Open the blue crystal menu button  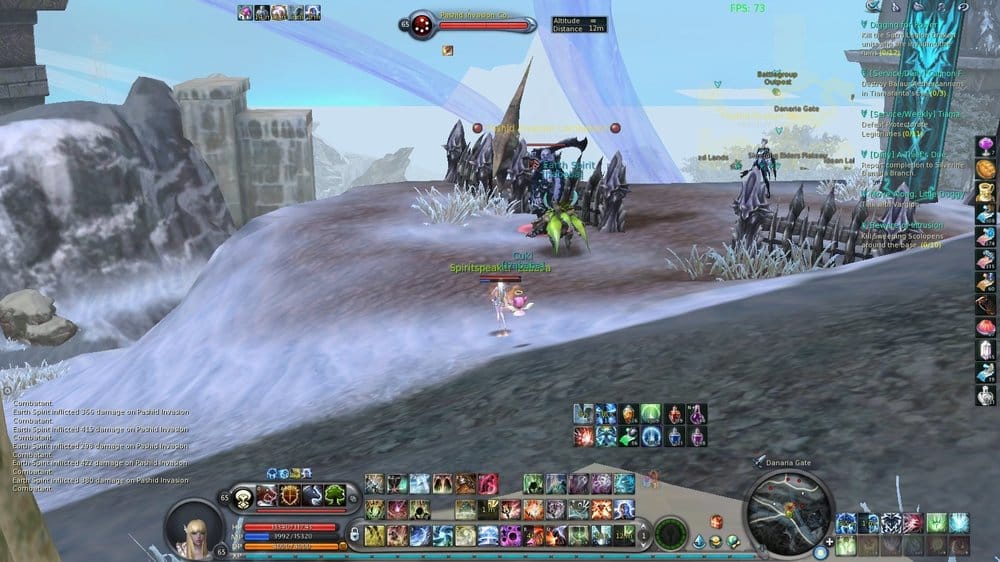(x=697, y=541)
